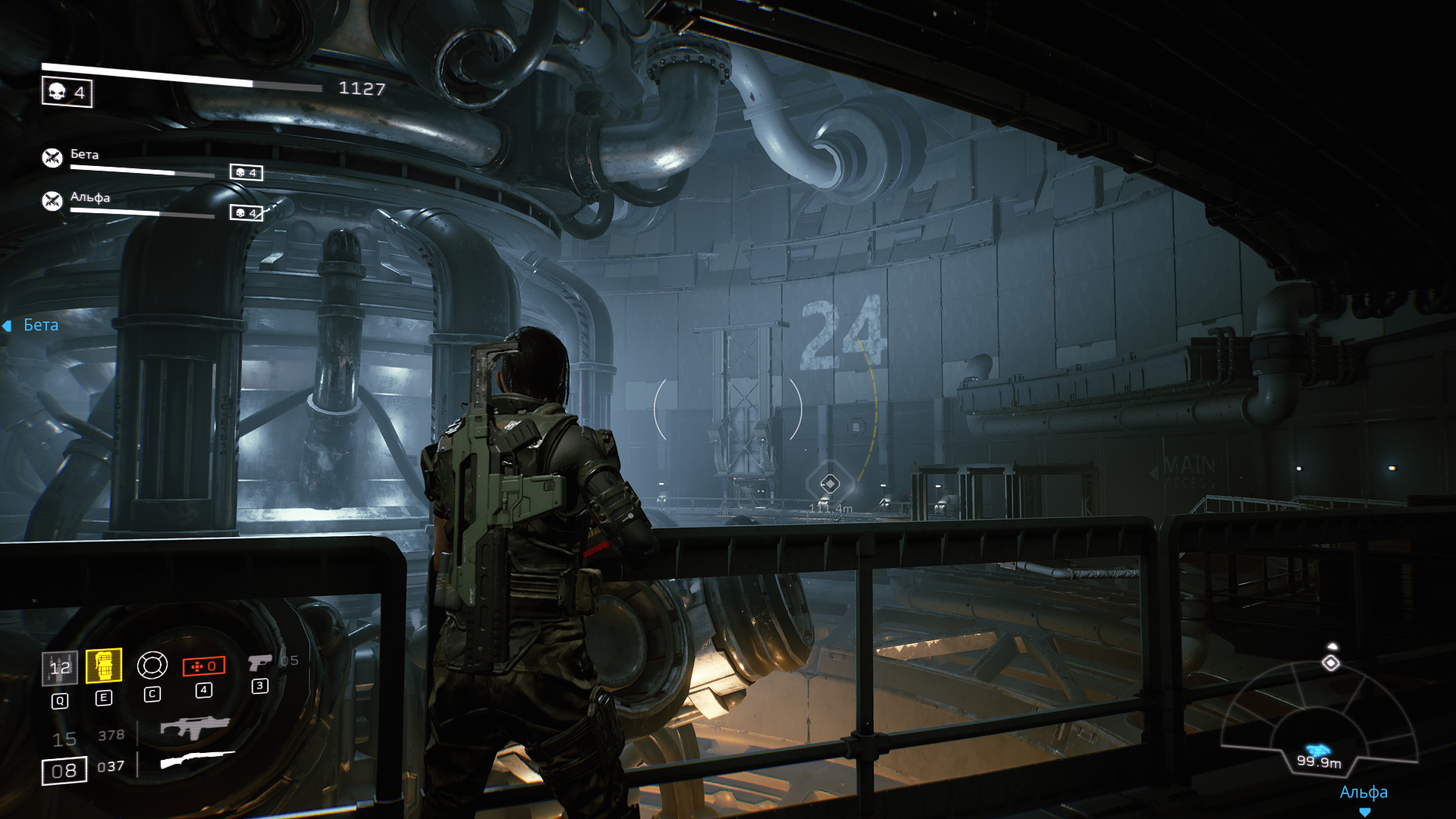Select teammate Альфа in the squad list
This screenshot has width=1456, height=819.
tap(89, 198)
